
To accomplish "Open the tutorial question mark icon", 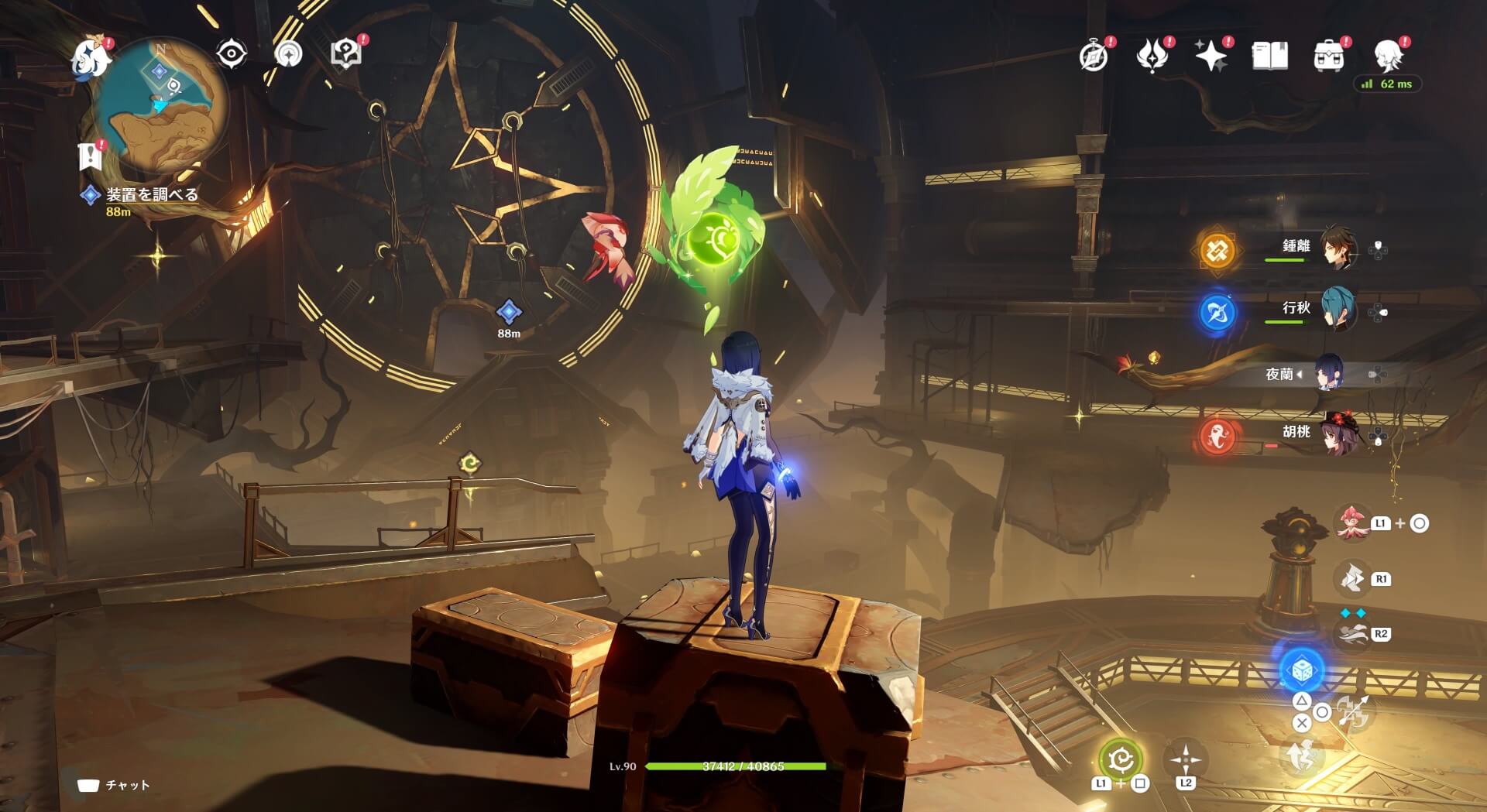I will pyautogui.click(x=345, y=54).
